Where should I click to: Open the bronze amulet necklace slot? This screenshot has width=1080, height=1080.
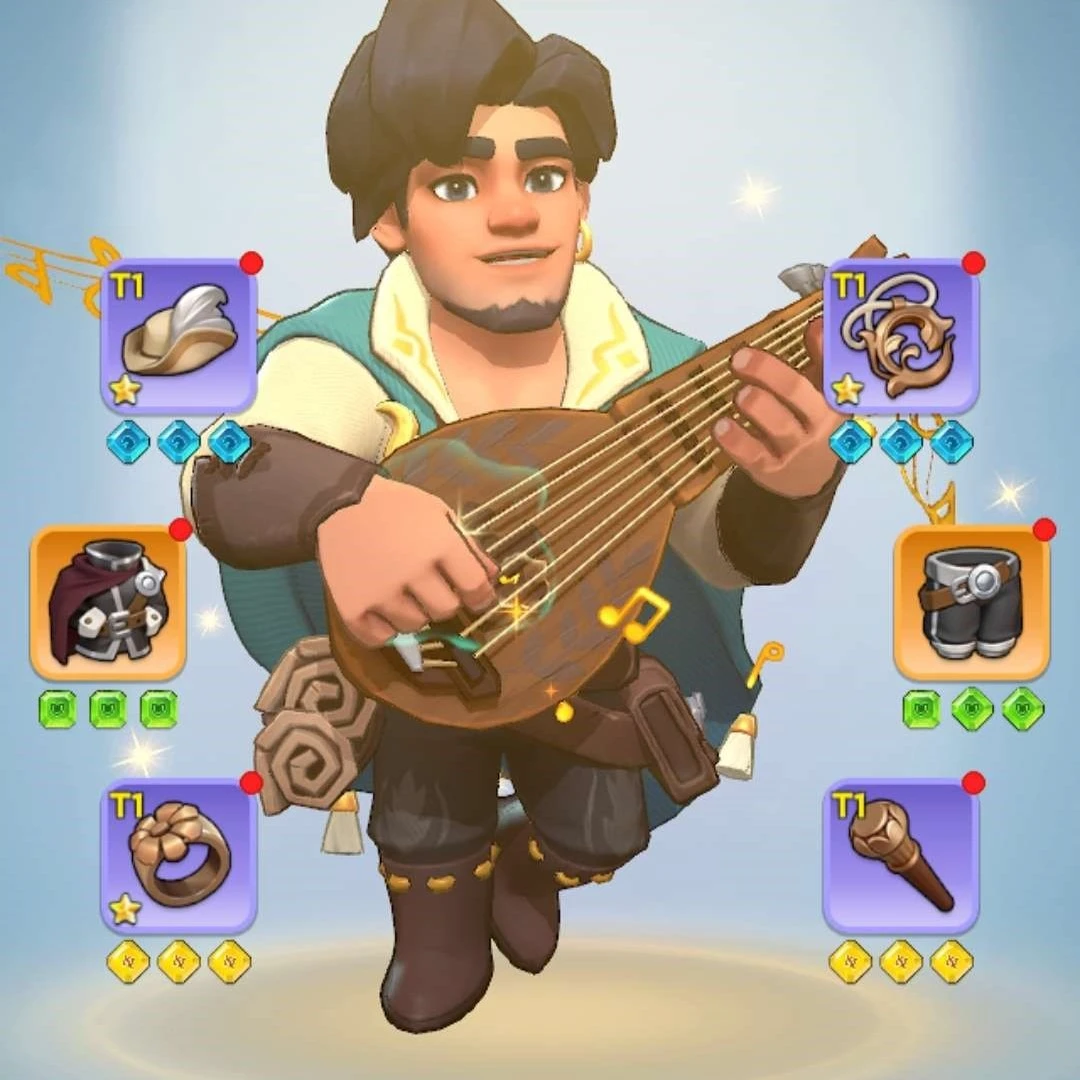[900, 336]
